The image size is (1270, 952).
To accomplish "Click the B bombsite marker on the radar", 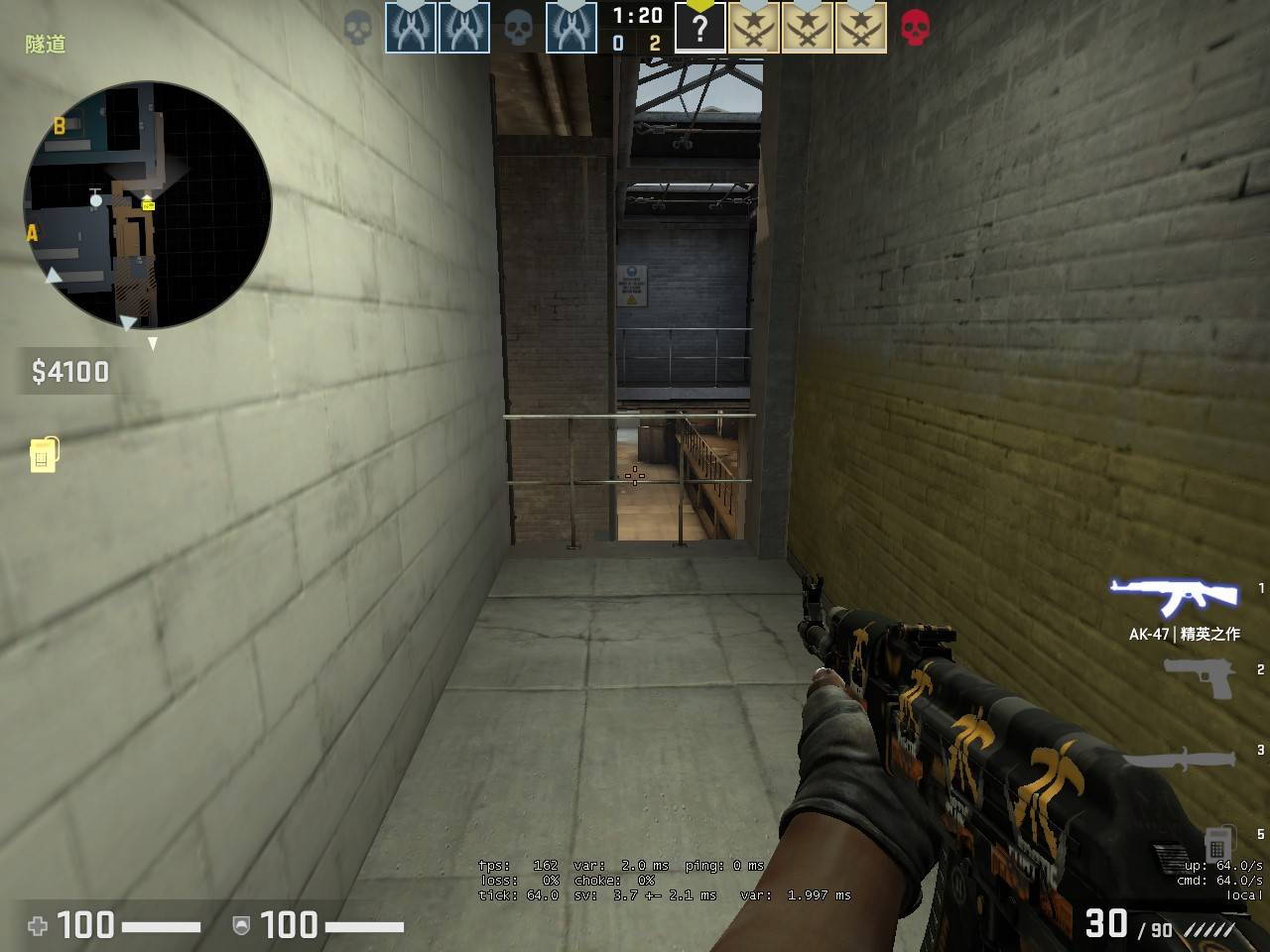I will (61, 127).
